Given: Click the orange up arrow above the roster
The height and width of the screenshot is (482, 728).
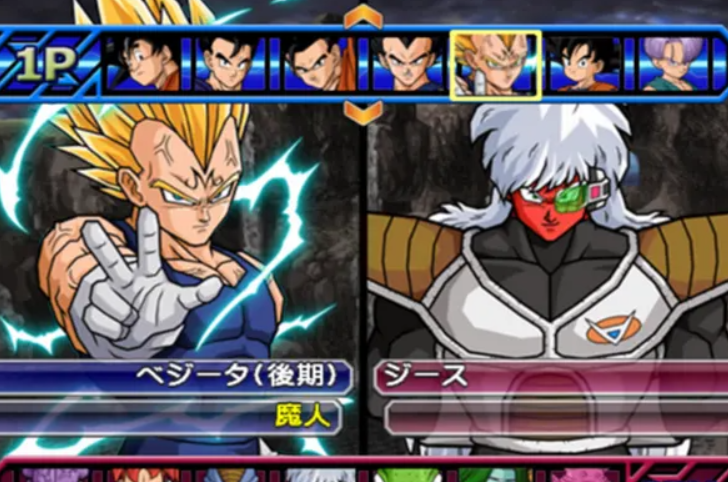Looking at the screenshot, I should tap(363, 17).
